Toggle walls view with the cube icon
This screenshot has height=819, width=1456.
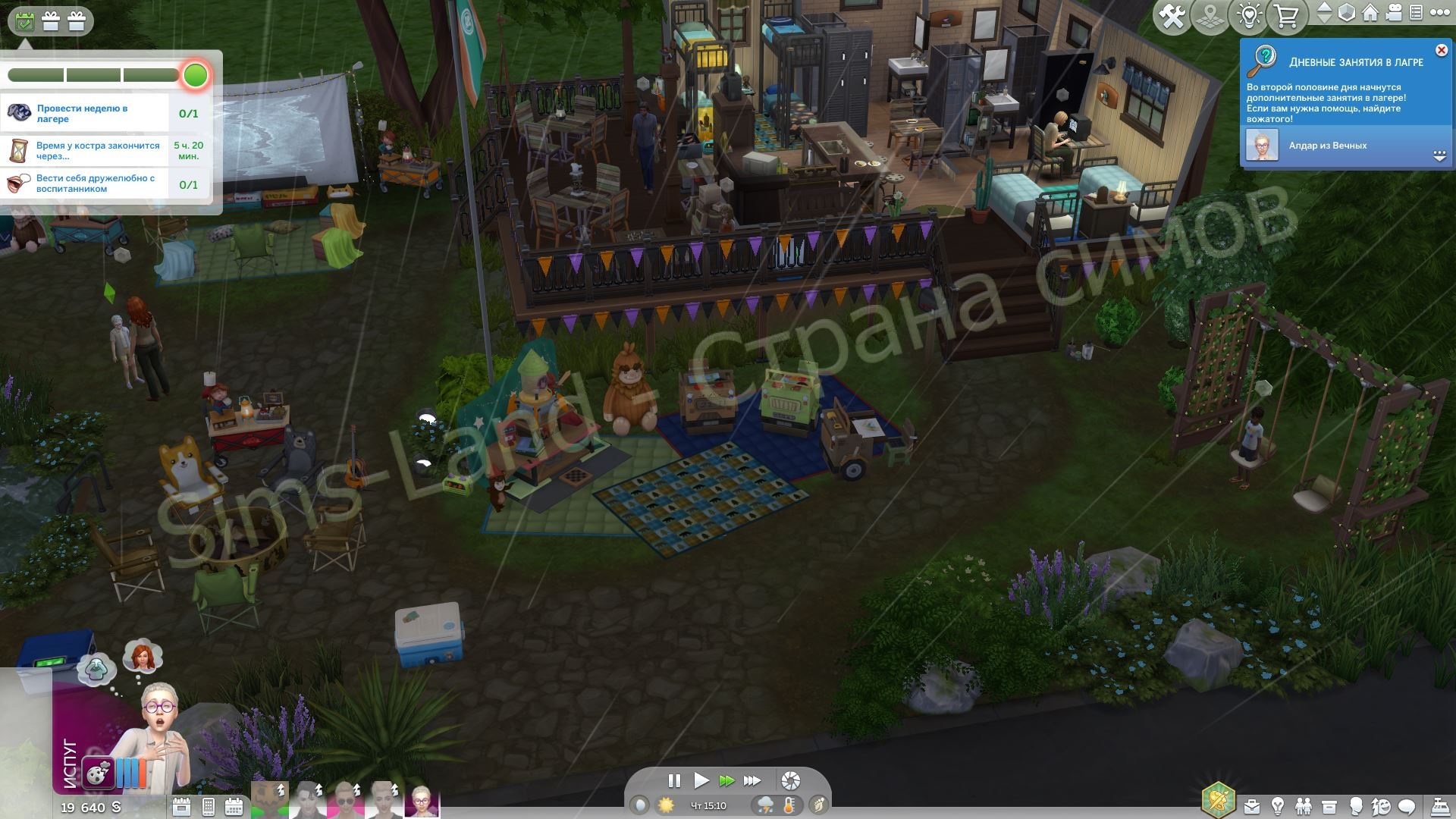[1346, 13]
